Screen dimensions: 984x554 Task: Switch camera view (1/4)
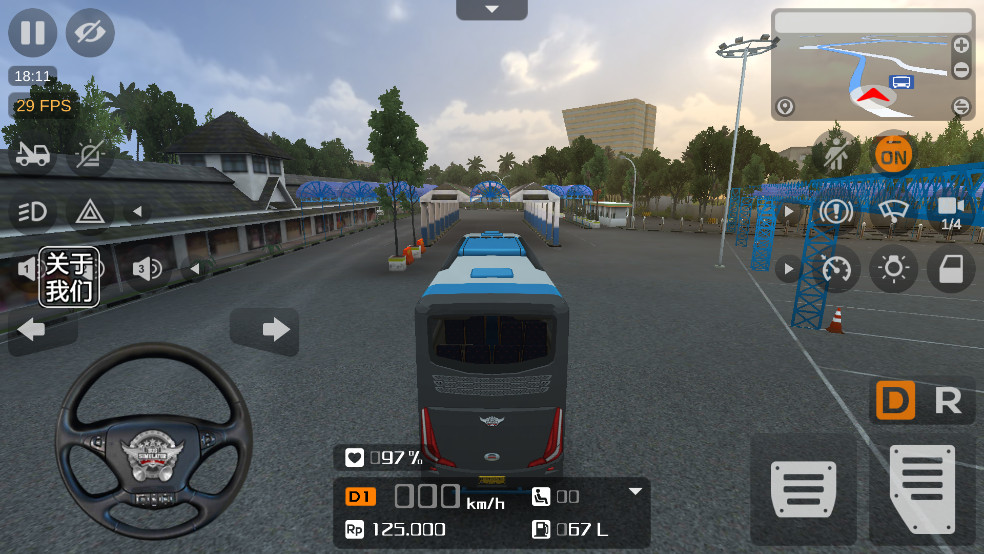[950, 211]
